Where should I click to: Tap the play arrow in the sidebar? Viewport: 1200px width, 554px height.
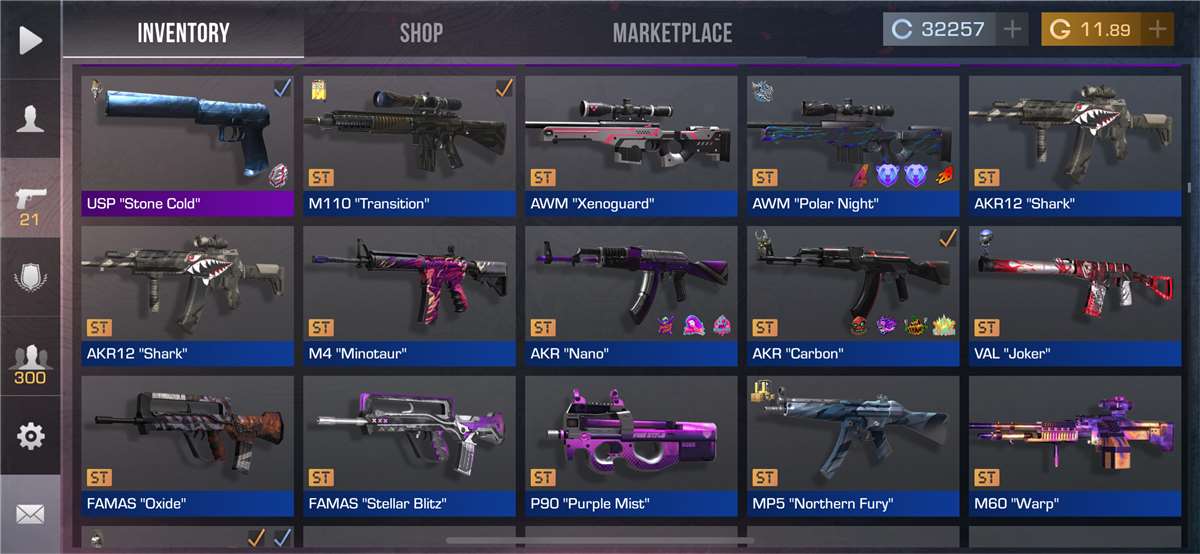(30, 40)
